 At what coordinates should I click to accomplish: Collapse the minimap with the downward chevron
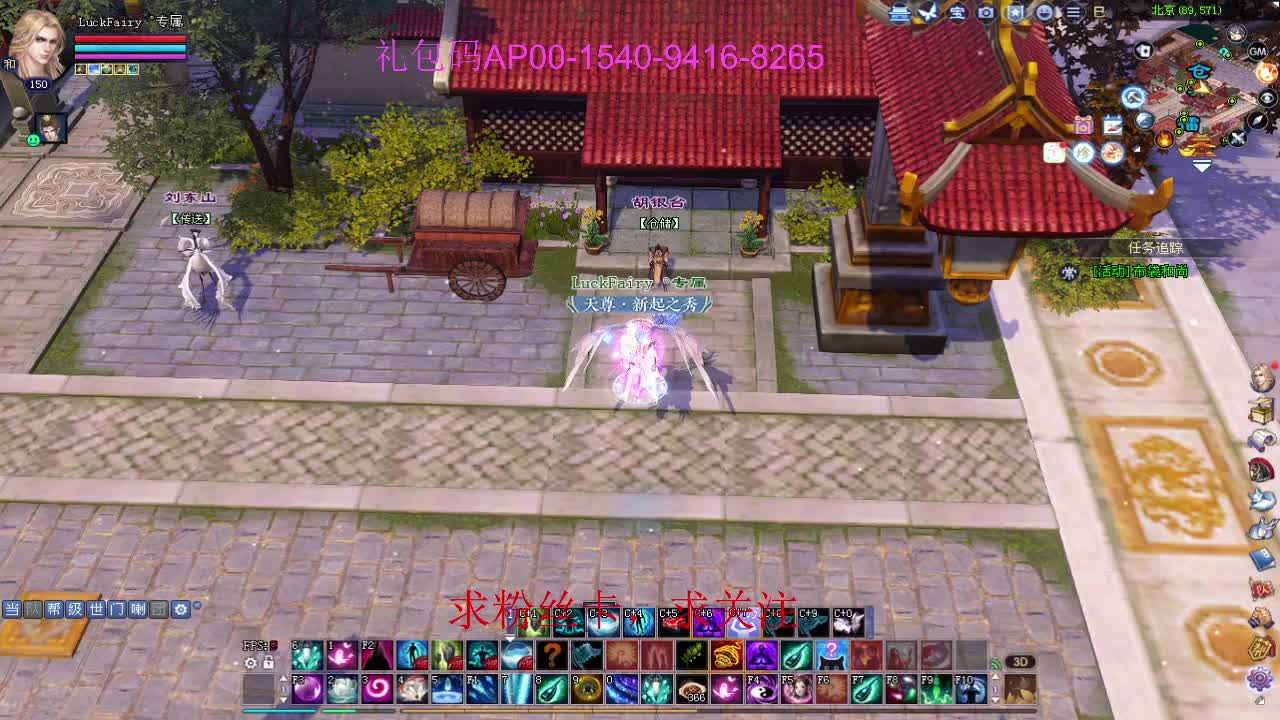(x=1200, y=164)
